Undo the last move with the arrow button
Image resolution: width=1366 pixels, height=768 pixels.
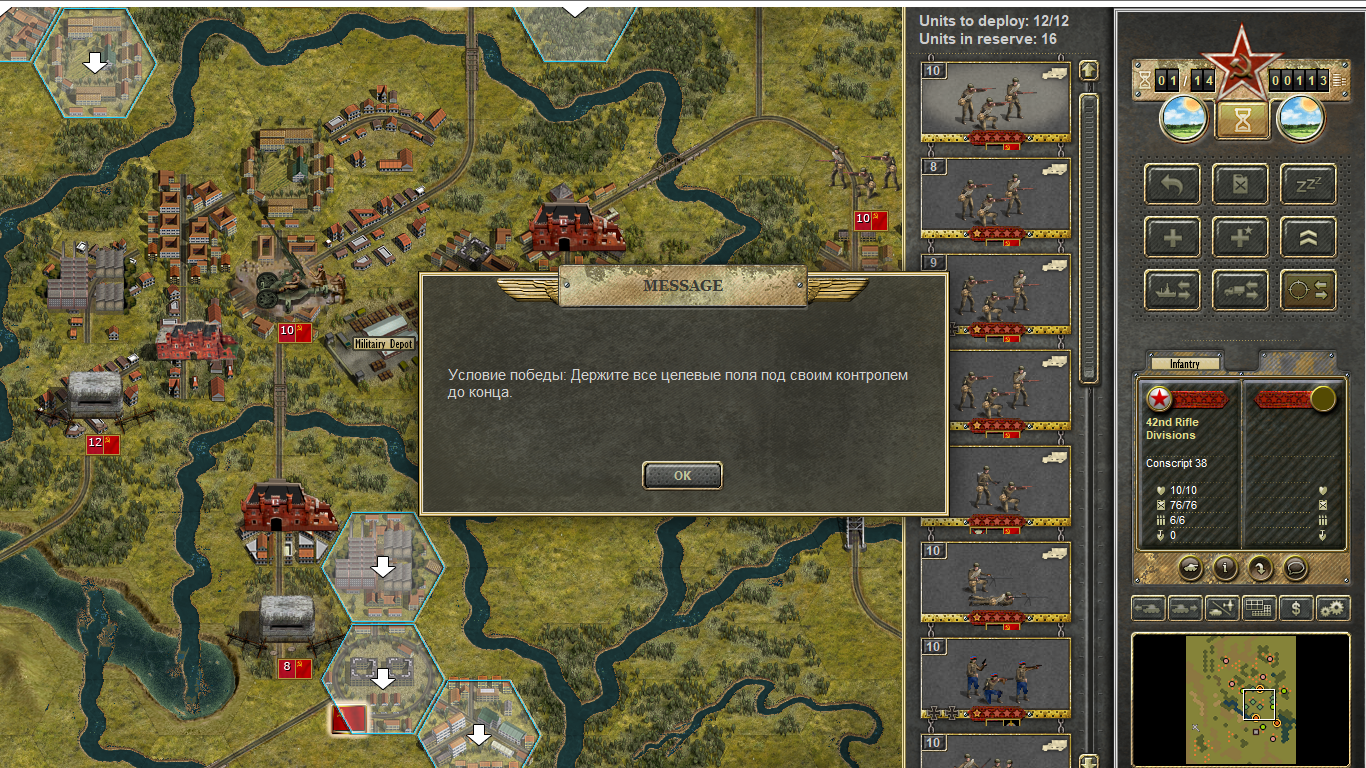[1172, 185]
